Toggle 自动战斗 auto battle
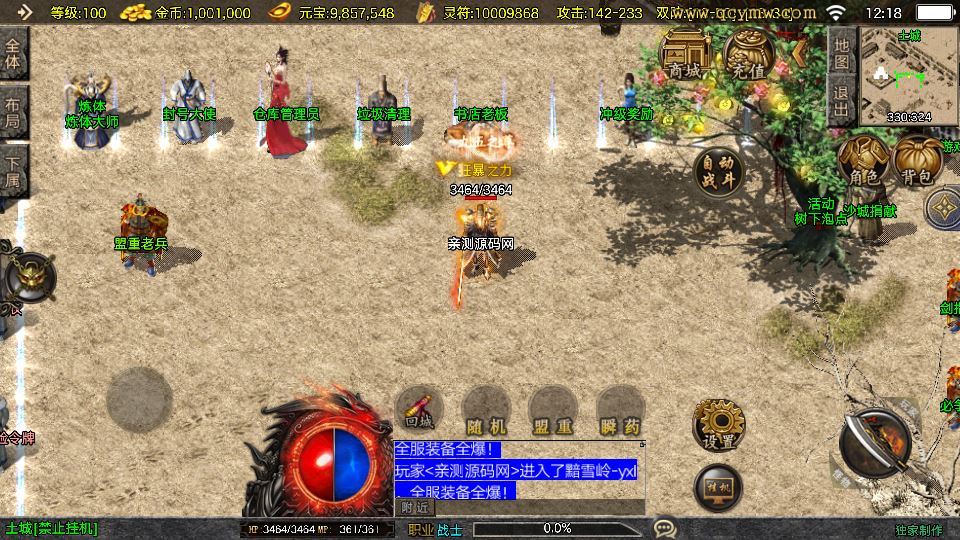 click(x=718, y=171)
